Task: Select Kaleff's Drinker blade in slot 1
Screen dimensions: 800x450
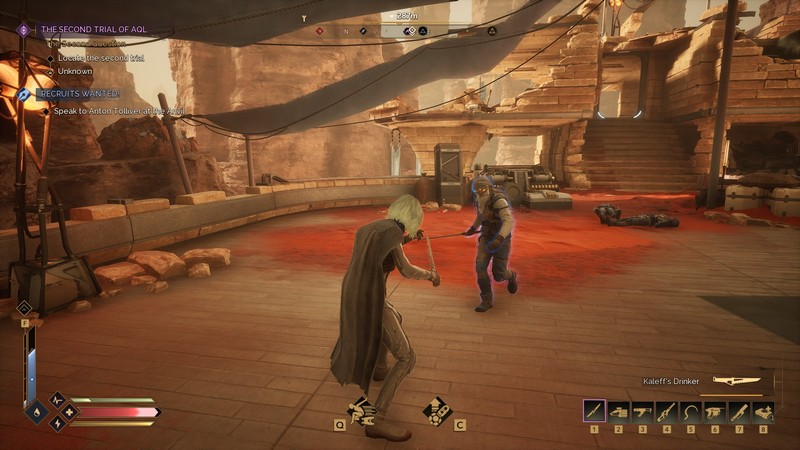Action: (594, 411)
